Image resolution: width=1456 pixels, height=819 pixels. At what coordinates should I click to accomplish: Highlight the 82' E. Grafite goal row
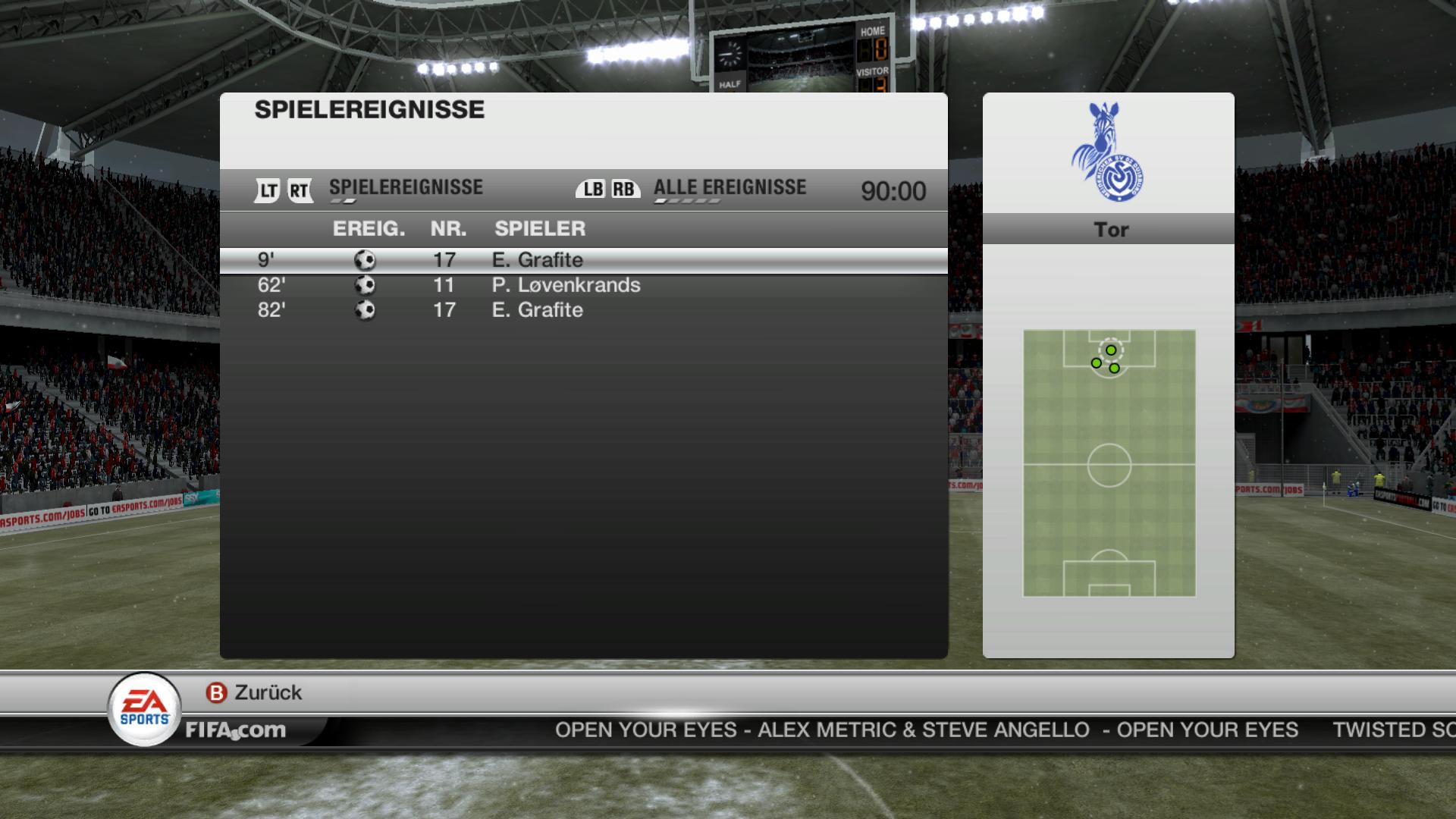(582, 310)
